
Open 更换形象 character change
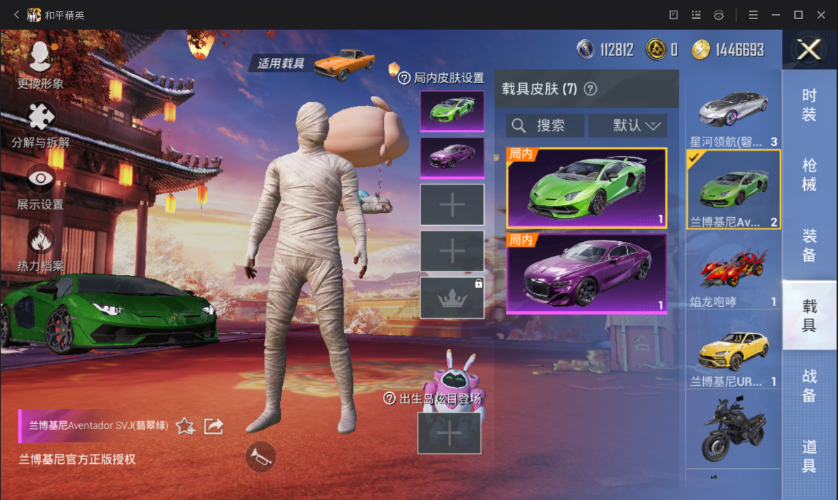41,63
